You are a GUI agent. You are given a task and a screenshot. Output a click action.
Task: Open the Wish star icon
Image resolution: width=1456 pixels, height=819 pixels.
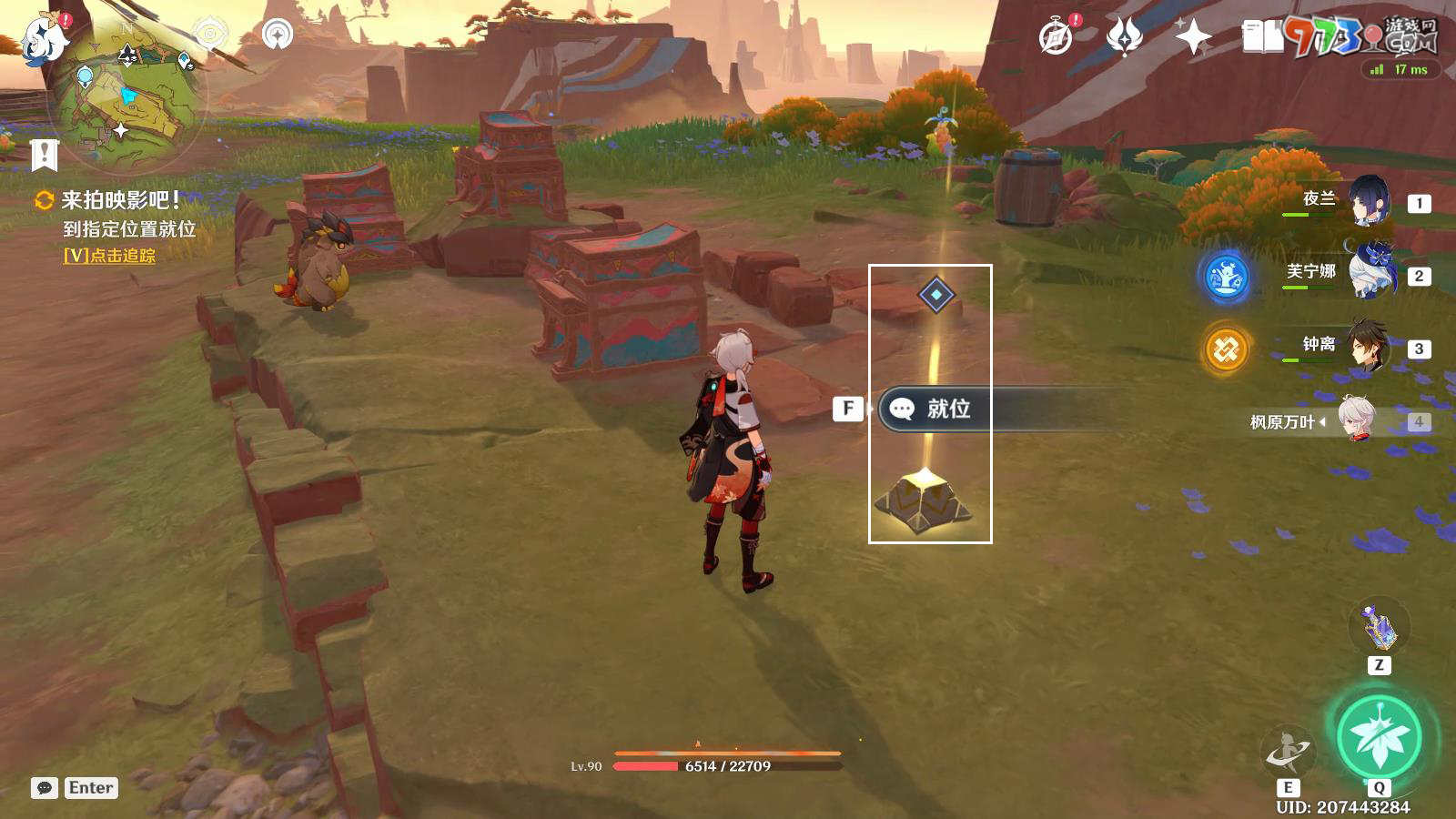click(x=1193, y=36)
